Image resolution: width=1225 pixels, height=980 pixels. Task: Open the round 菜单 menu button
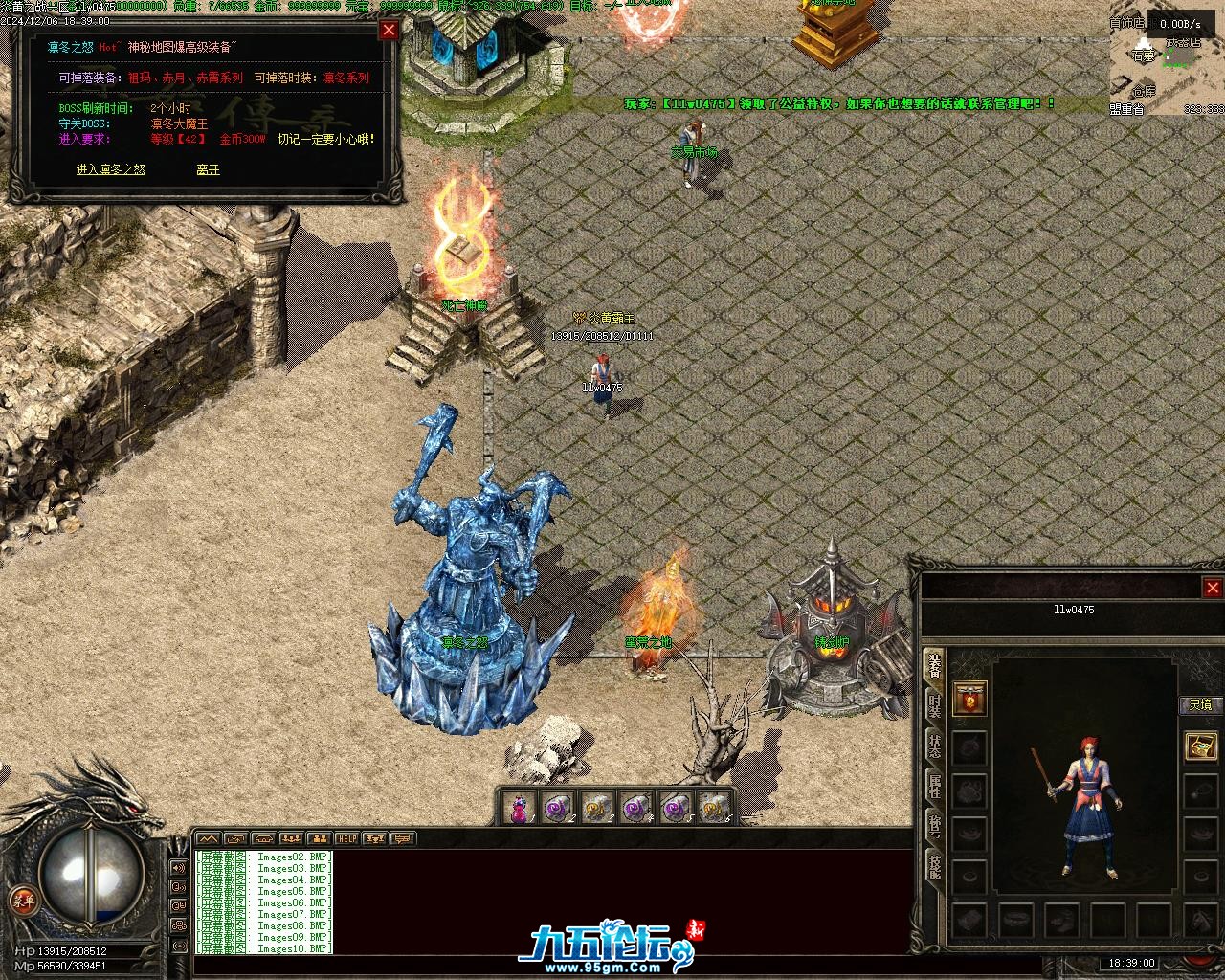click(x=22, y=901)
